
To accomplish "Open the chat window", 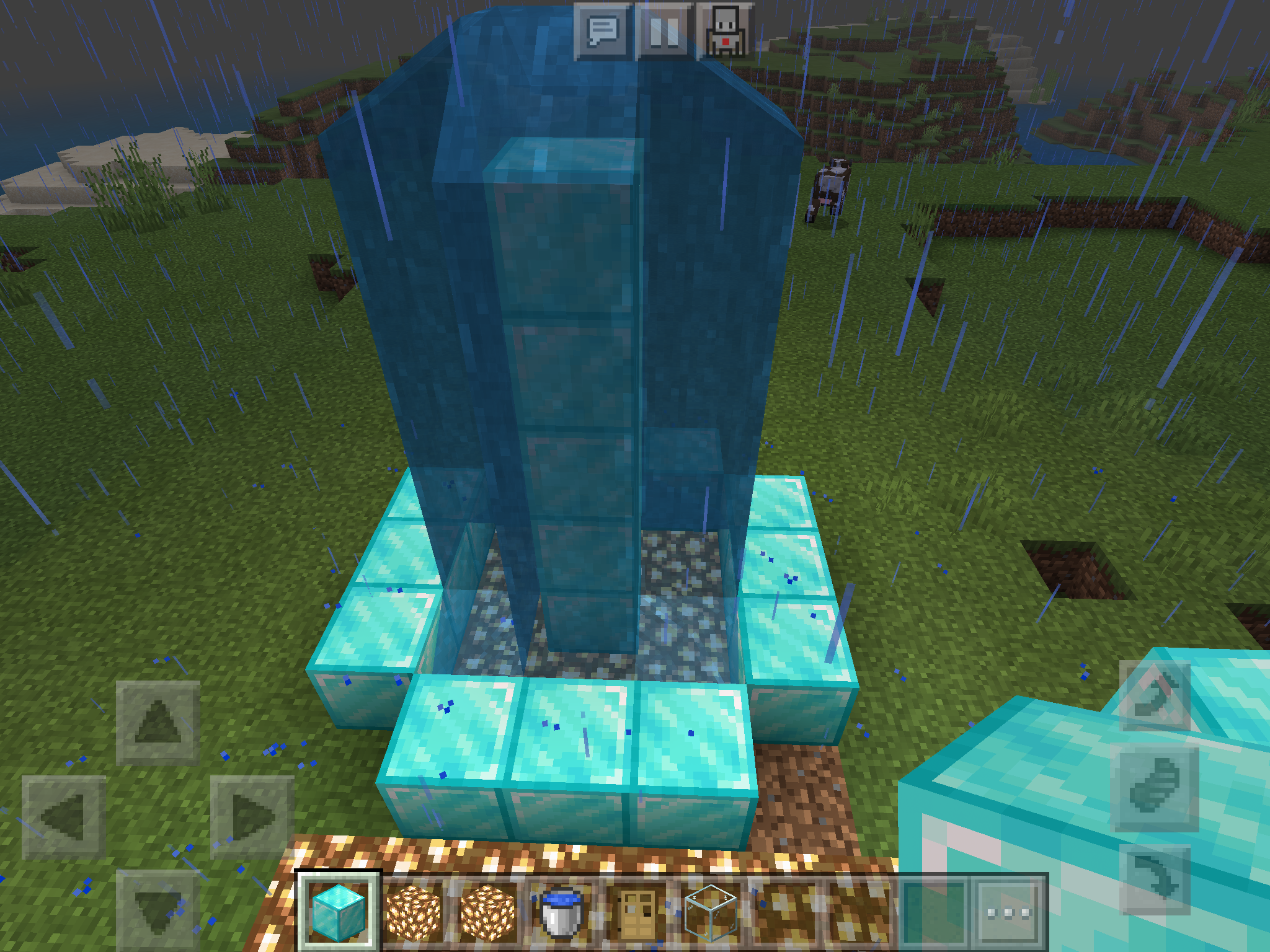I will [604, 30].
